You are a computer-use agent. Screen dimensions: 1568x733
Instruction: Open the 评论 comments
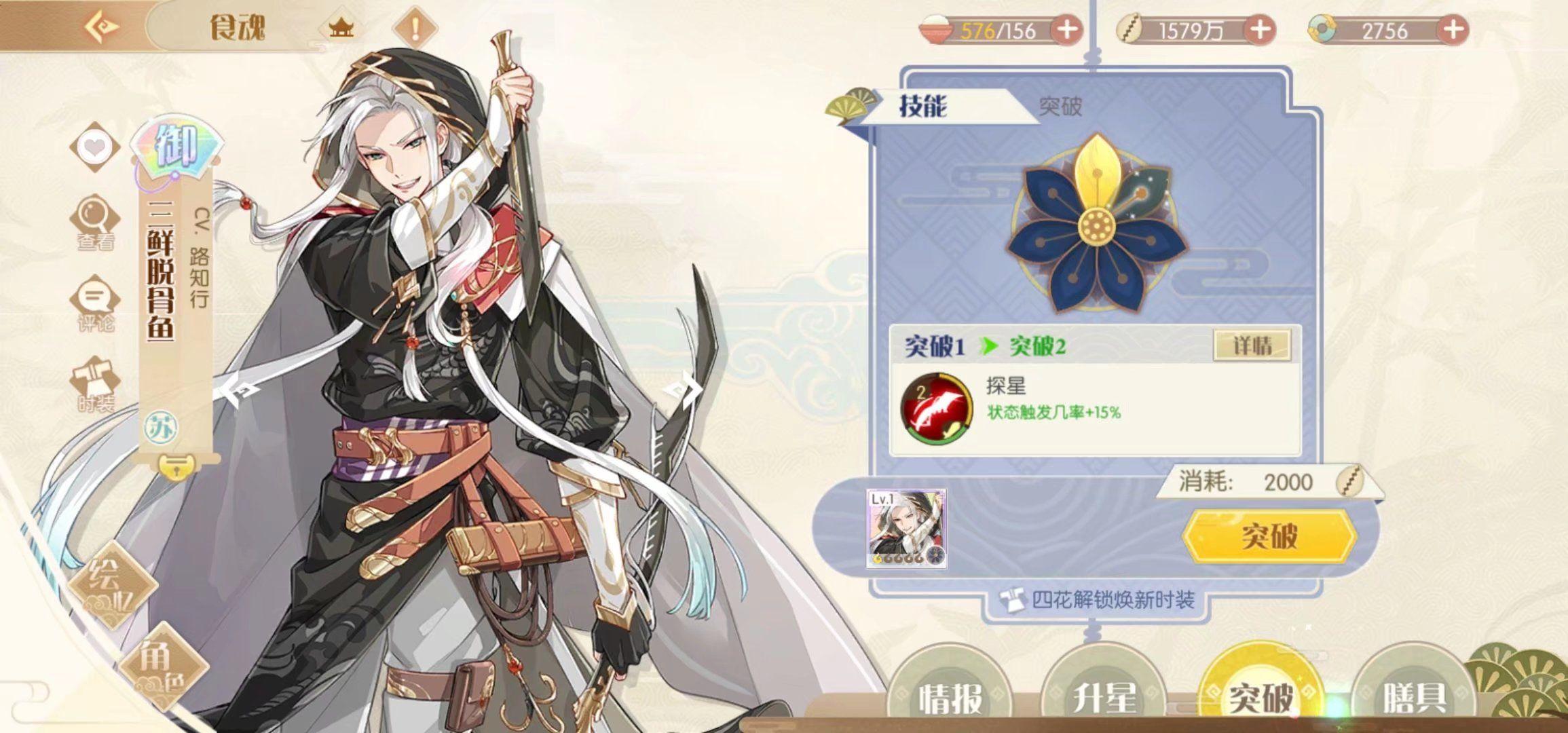95,303
